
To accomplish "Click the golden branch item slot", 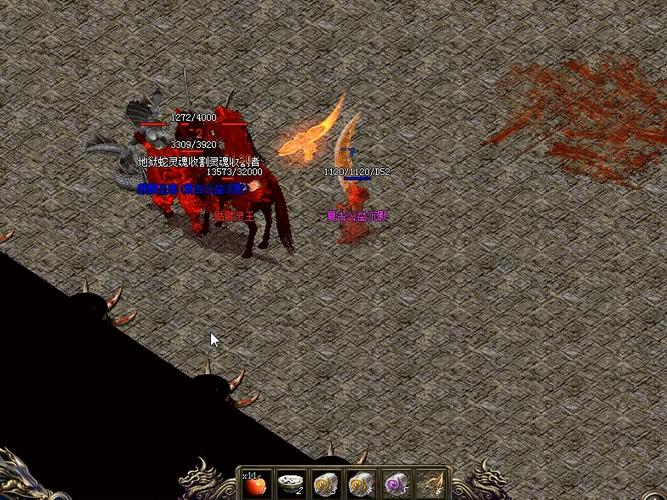I will tap(430, 486).
